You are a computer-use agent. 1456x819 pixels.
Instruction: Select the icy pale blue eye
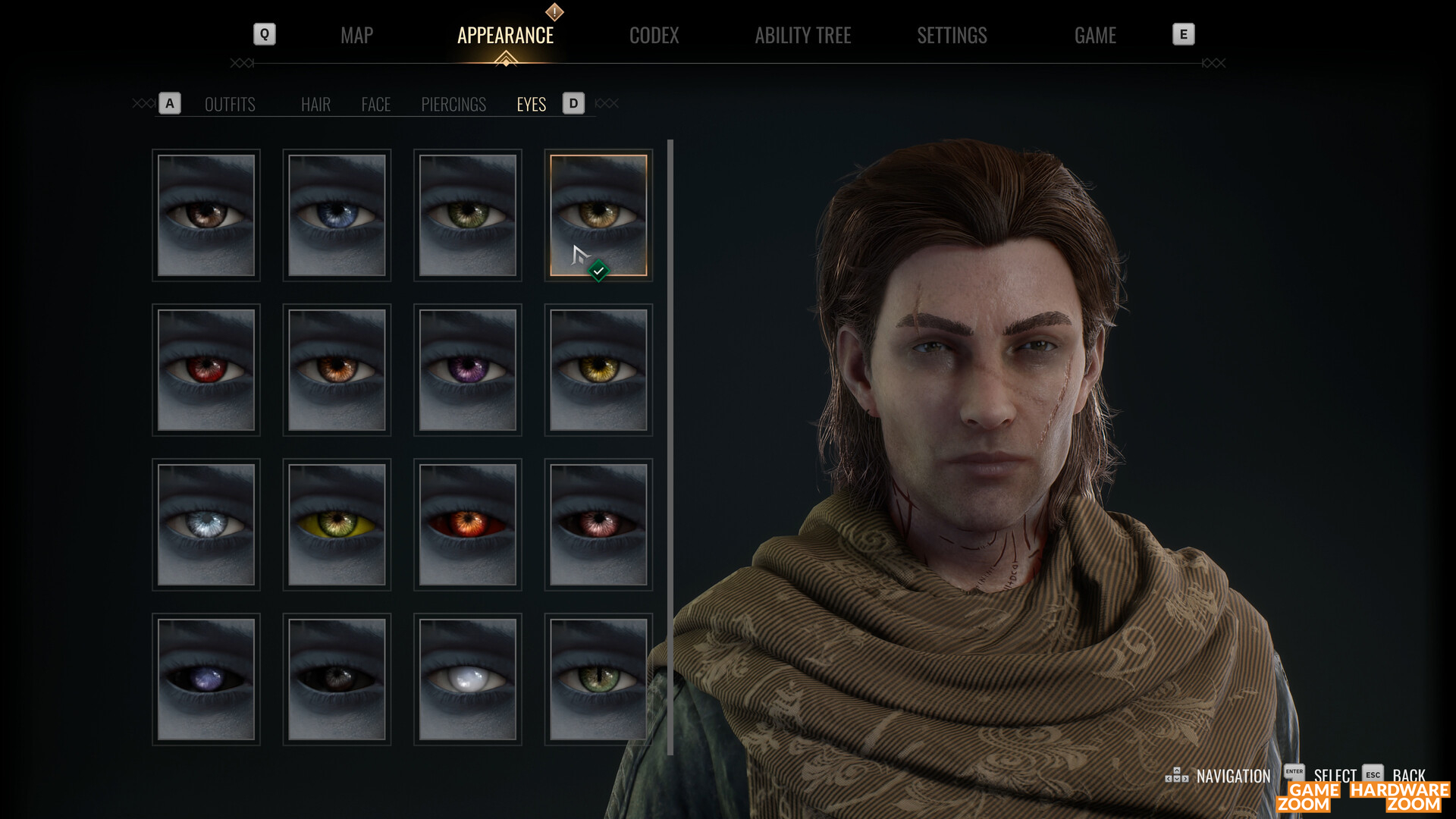pos(206,525)
